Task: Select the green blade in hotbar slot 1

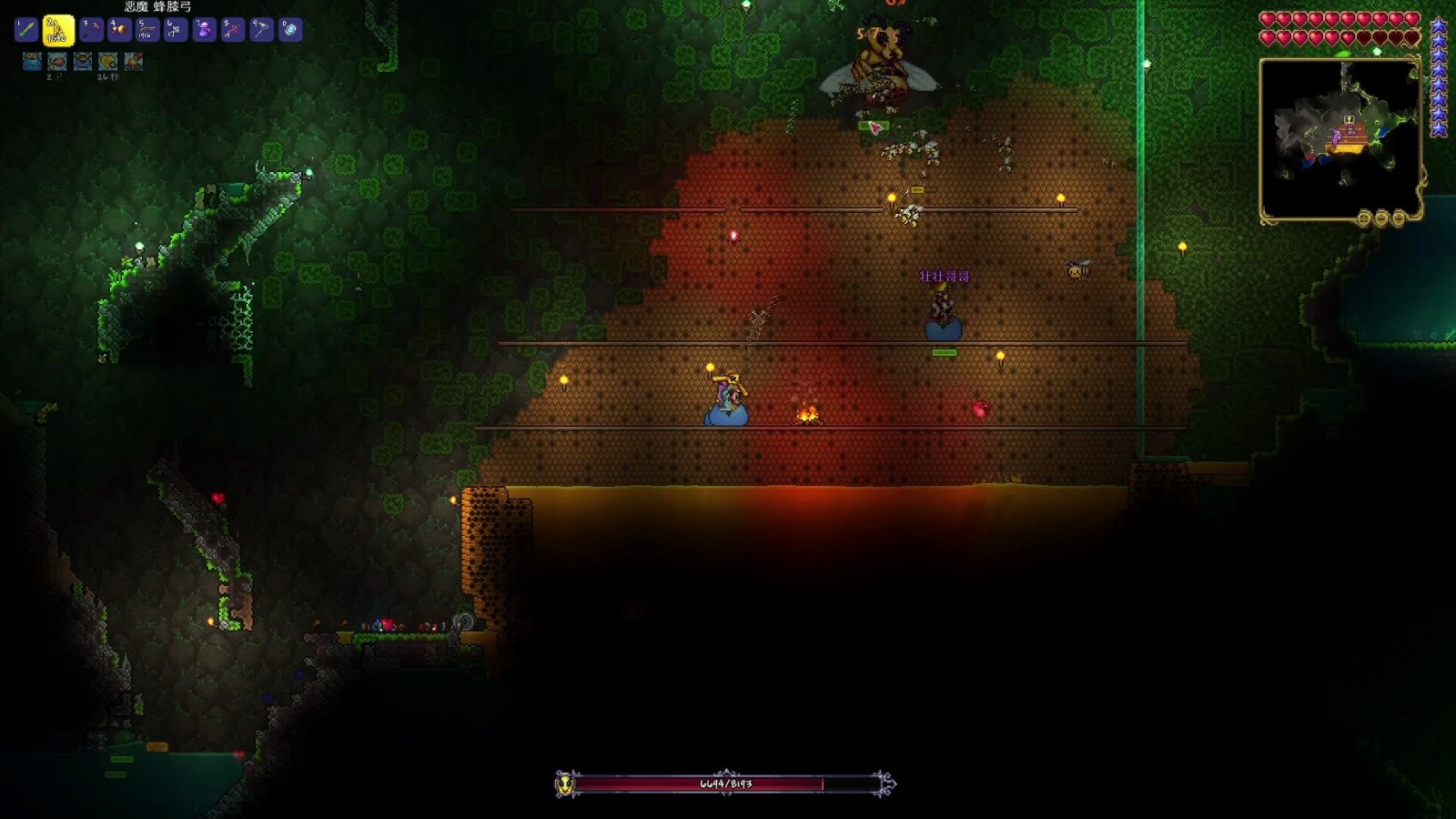Action: 26,30
